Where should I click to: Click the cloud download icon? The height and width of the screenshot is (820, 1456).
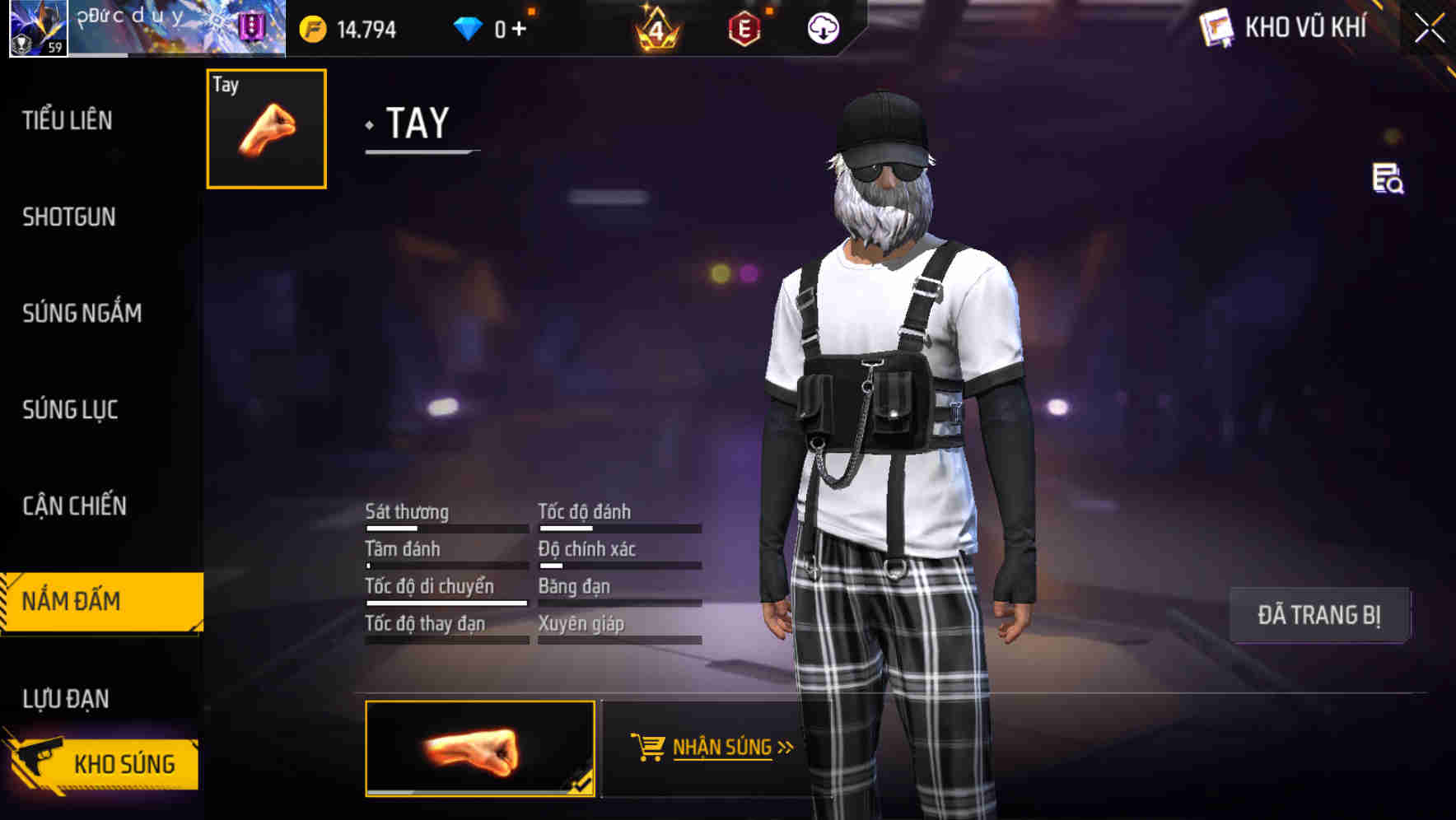click(822, 28)
